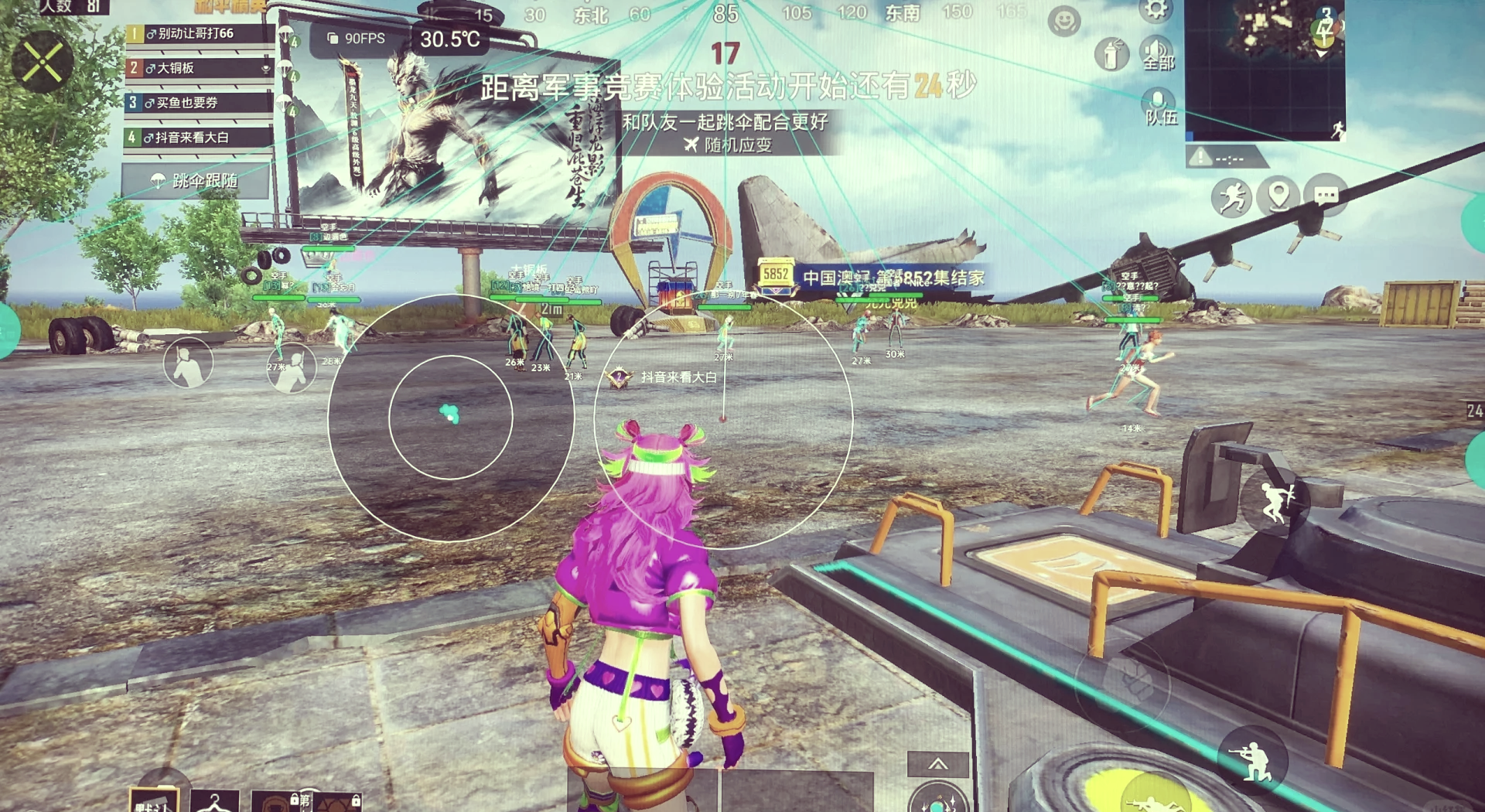
Task: Select teammate 别动让哥打66 in team list
Action: 199,34
